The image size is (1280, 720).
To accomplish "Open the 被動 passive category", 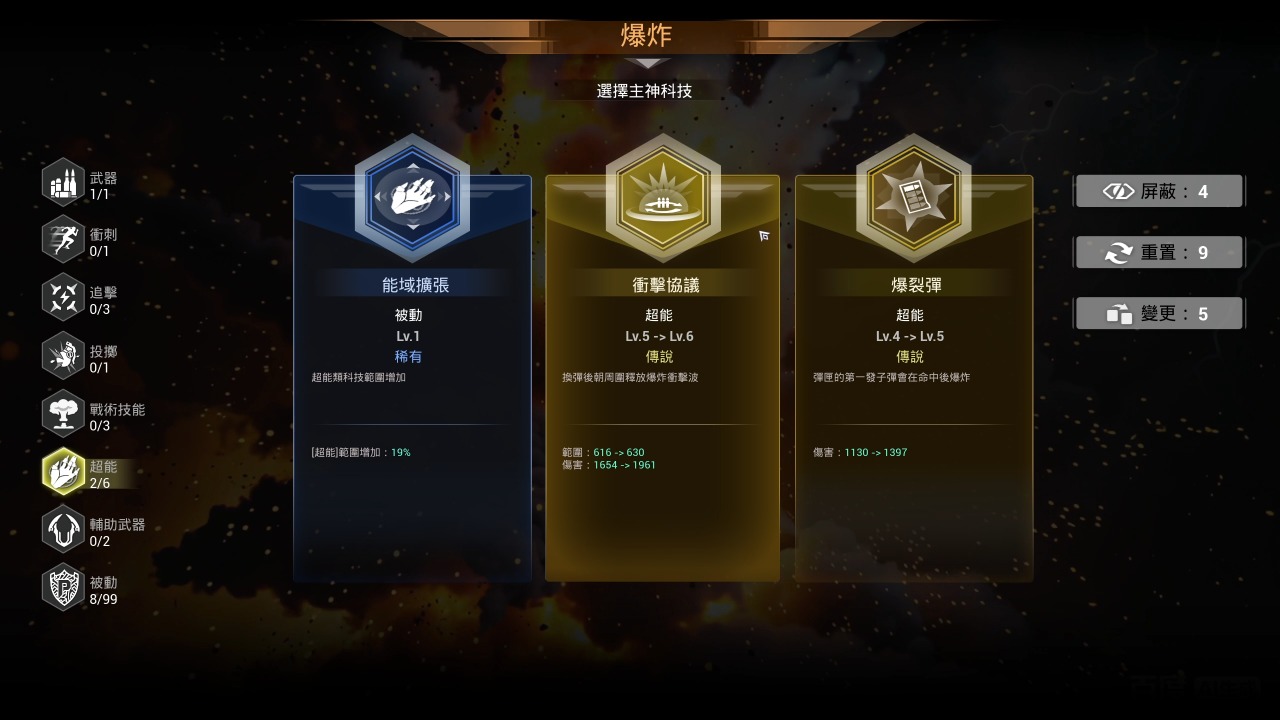I will click(x=64, y=589).
